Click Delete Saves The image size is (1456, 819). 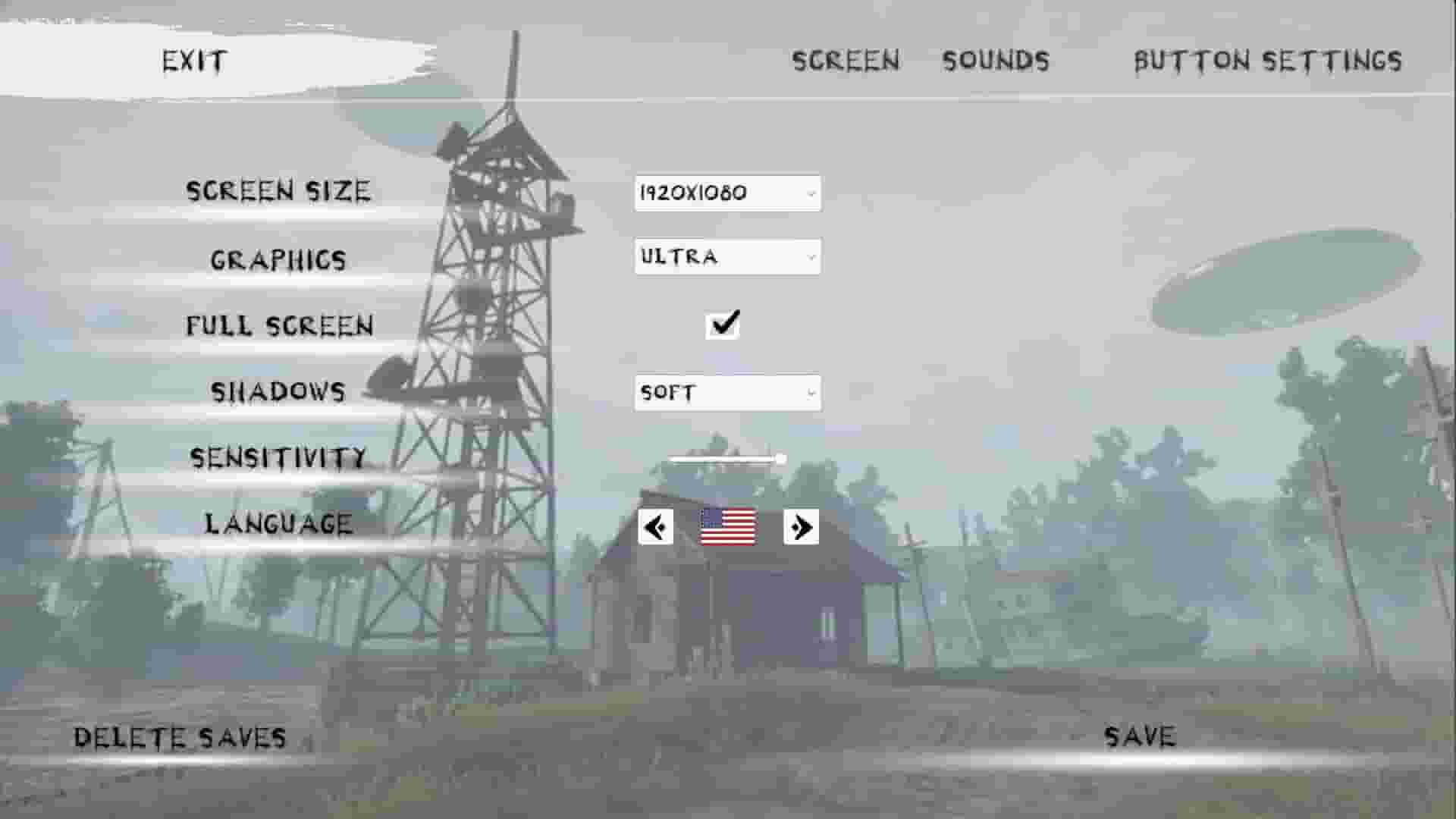pyautogui.click(x=180, y=736)
